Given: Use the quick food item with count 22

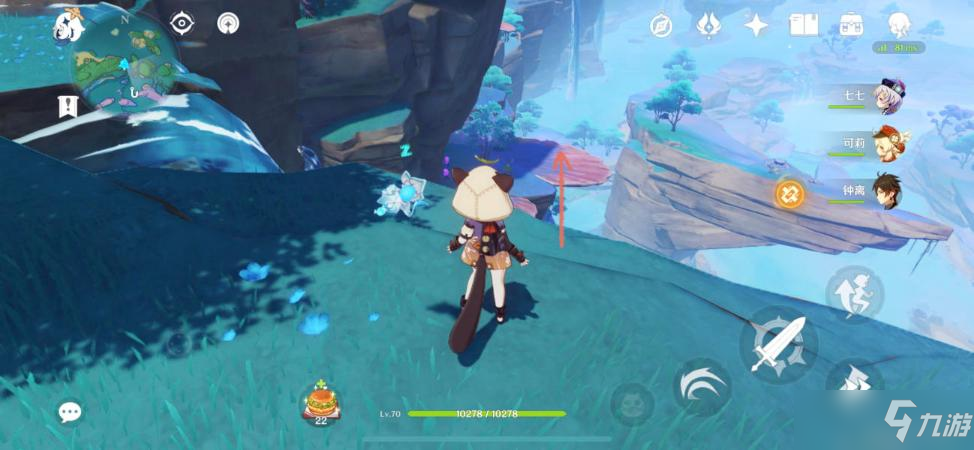Looking at the screenshot, I should (x=322, y=403).
